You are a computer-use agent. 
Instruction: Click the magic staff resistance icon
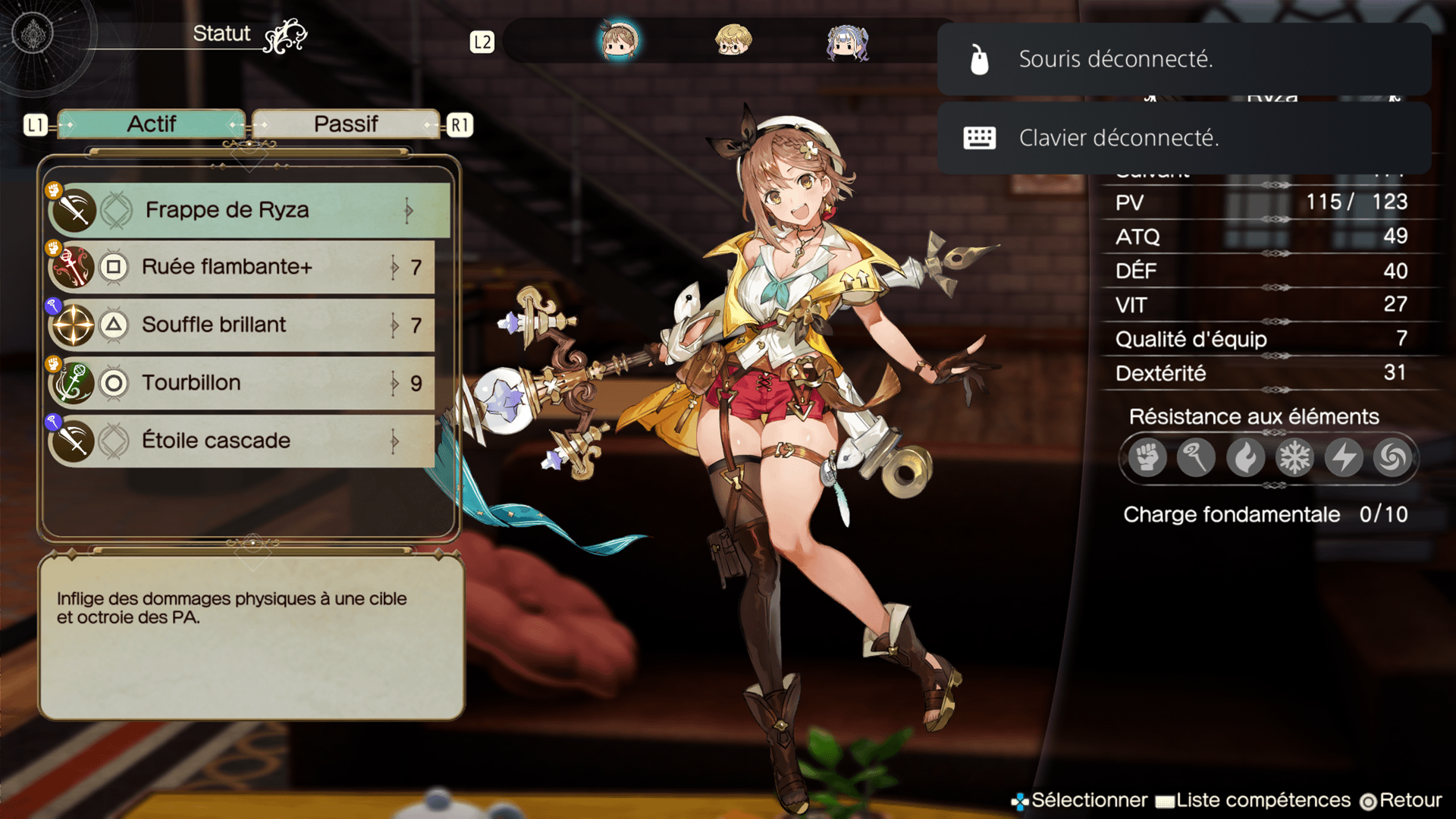click(1196, 457)
